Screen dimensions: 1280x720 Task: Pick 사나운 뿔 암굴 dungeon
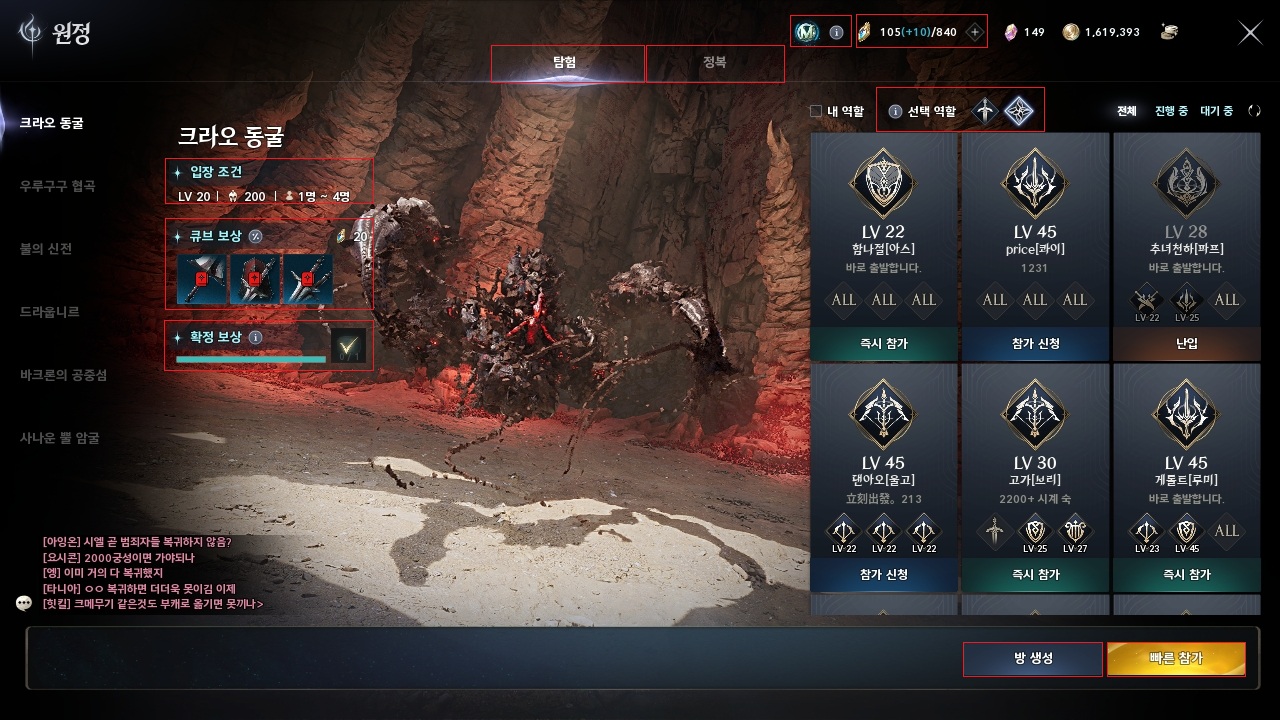(x=60, y=438)
